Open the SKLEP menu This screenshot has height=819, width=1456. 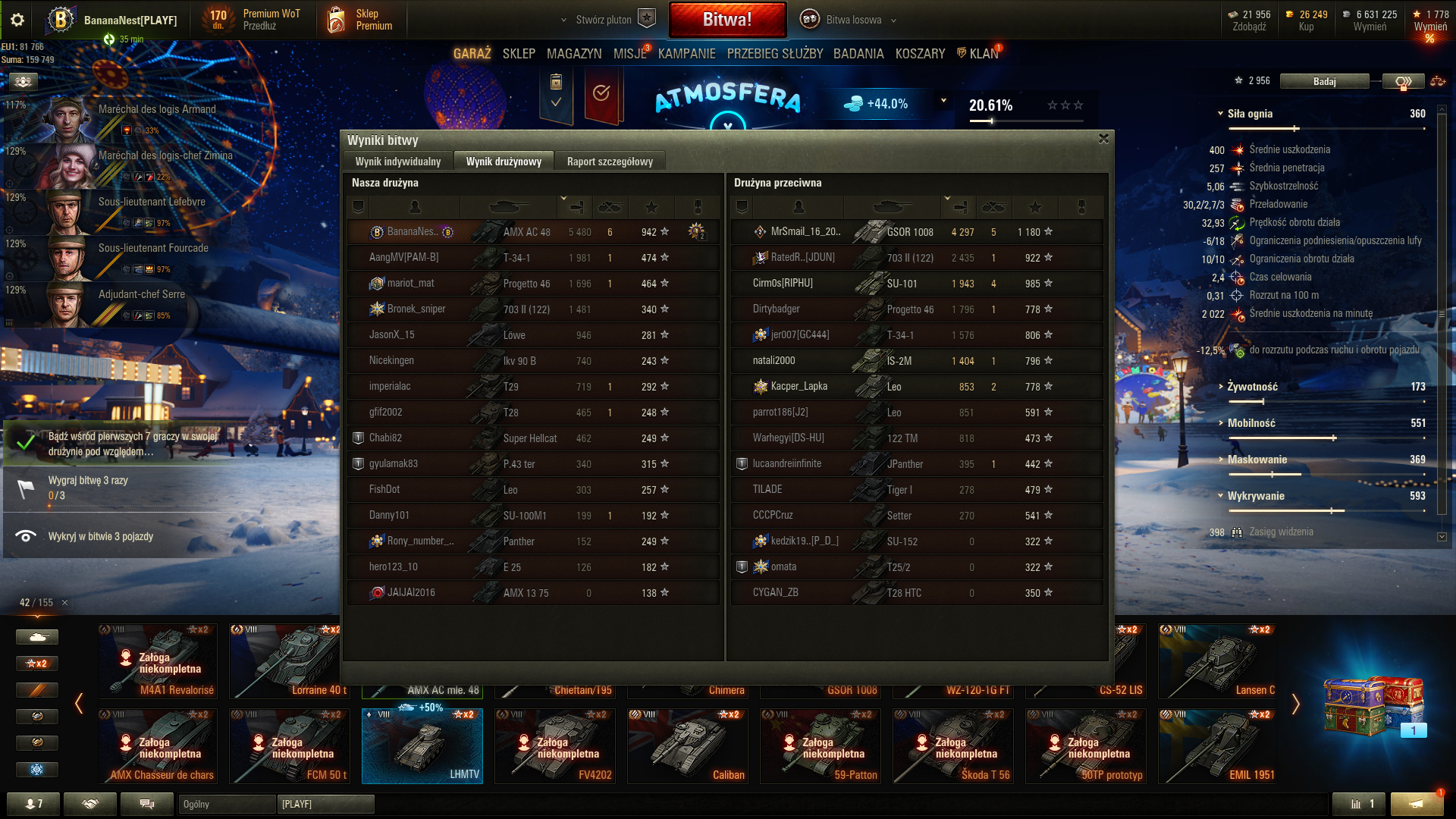point(519,54)
